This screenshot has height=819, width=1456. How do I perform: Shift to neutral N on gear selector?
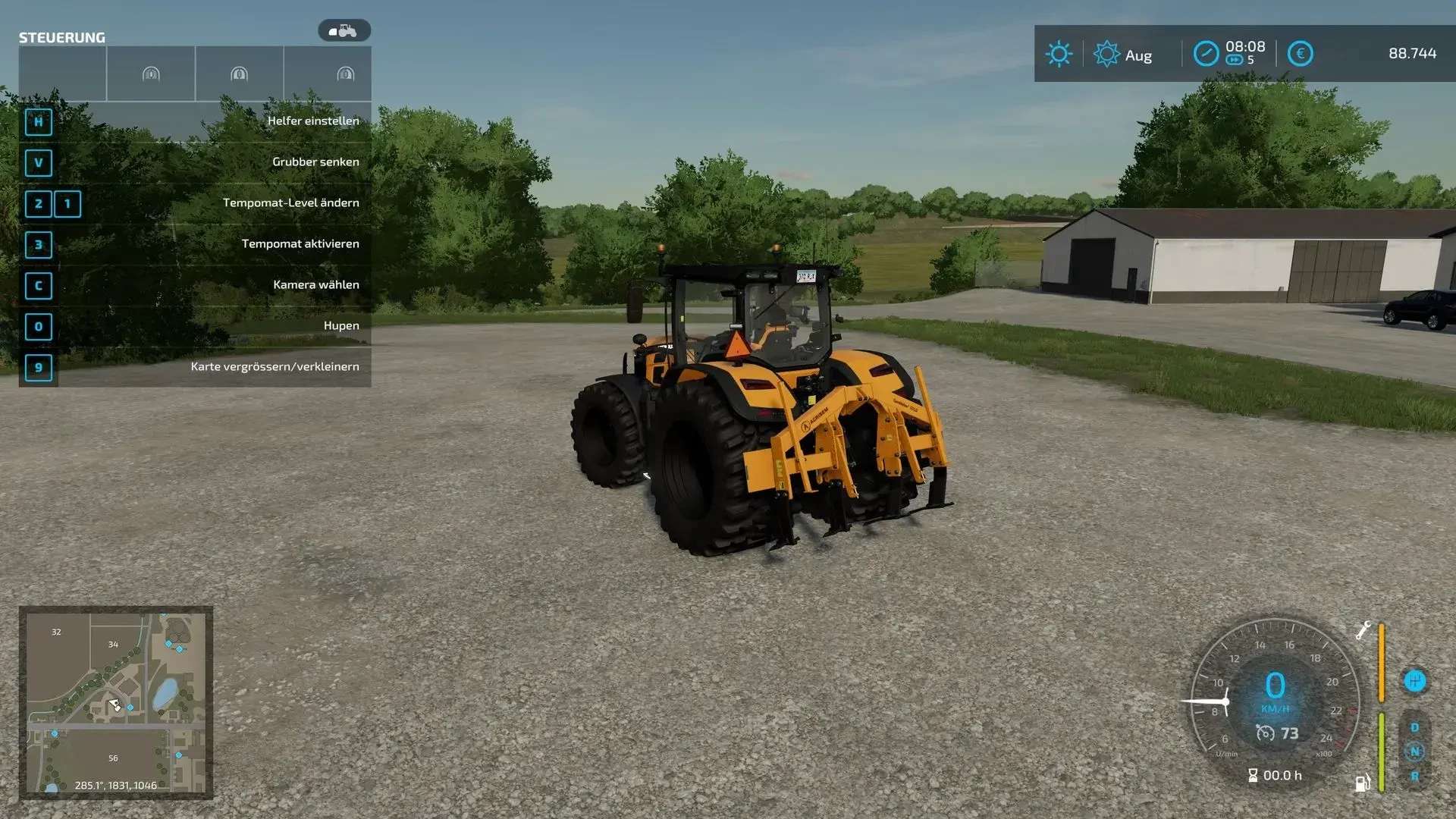coord(1414,752)
